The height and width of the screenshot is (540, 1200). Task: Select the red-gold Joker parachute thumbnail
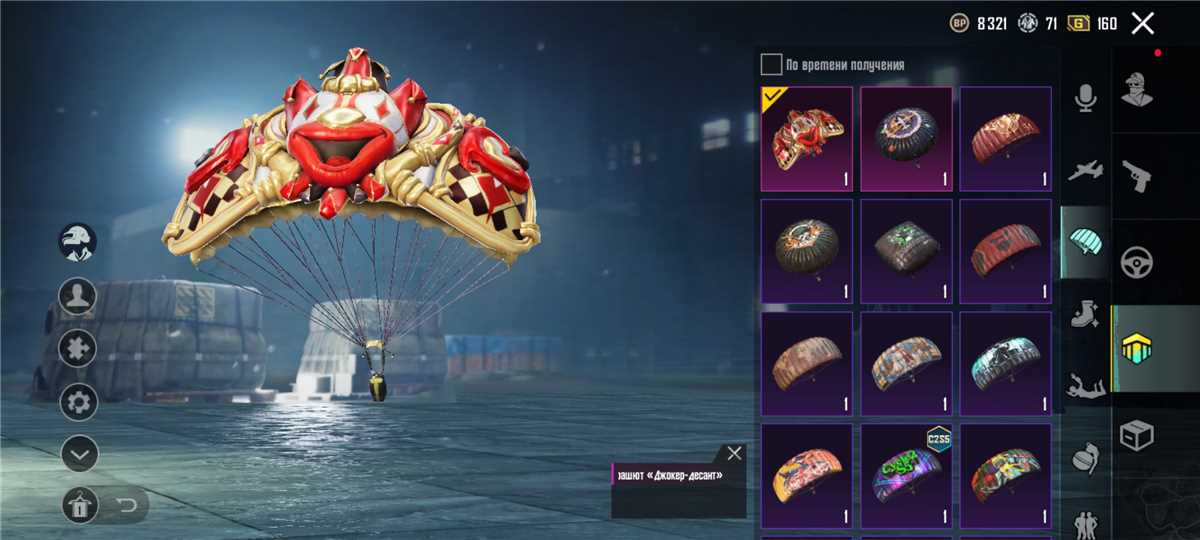(806, 138)
